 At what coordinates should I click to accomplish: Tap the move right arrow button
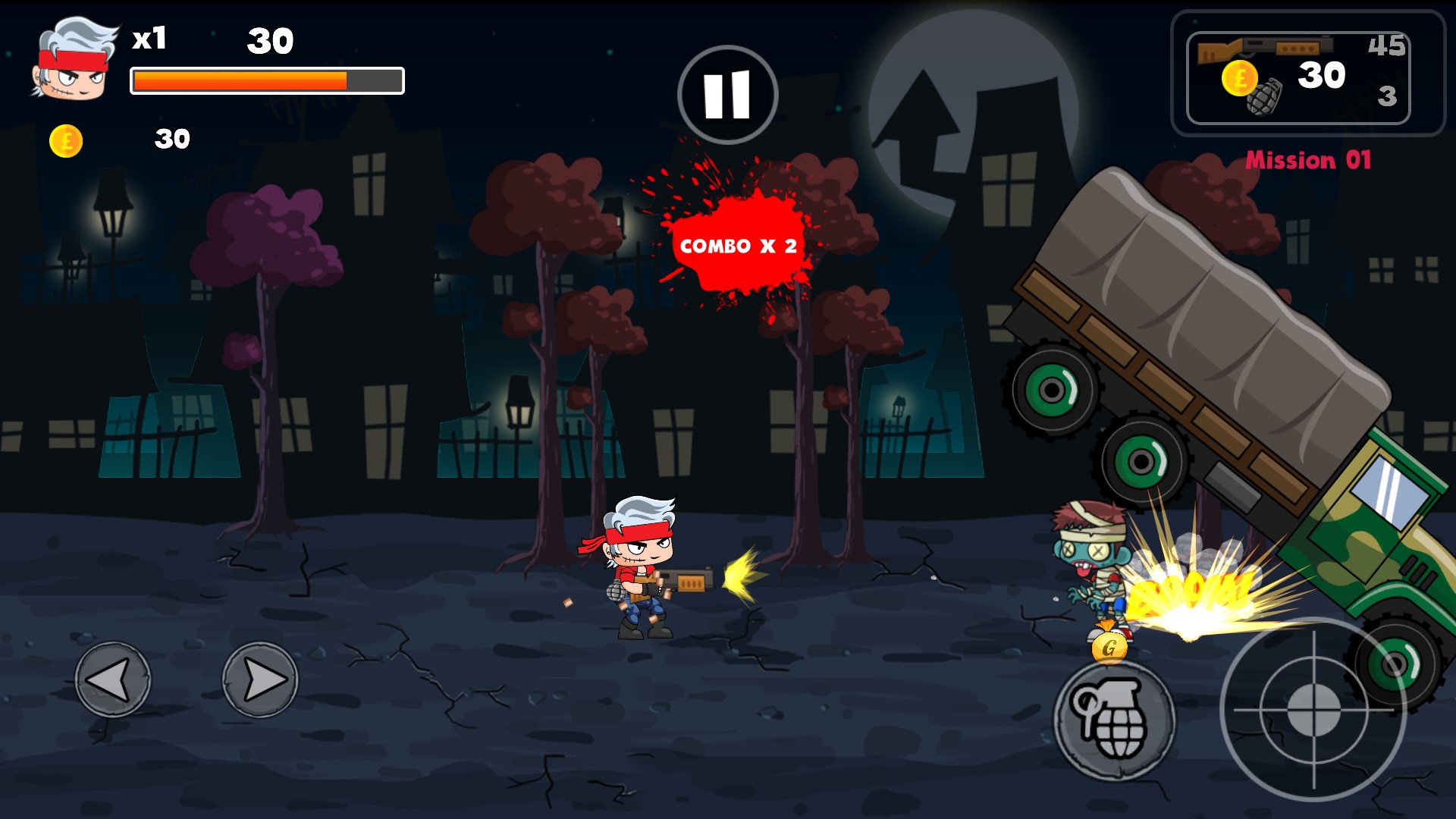coord(260,679)
